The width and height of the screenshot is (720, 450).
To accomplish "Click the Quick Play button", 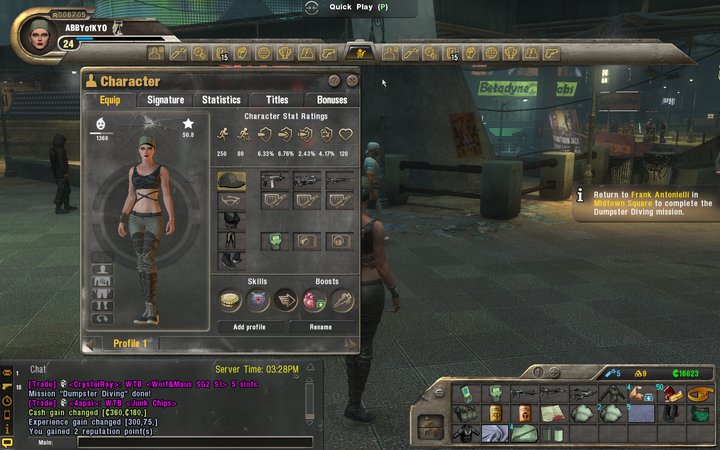I will pyautogui.click(x=360, y=6).
